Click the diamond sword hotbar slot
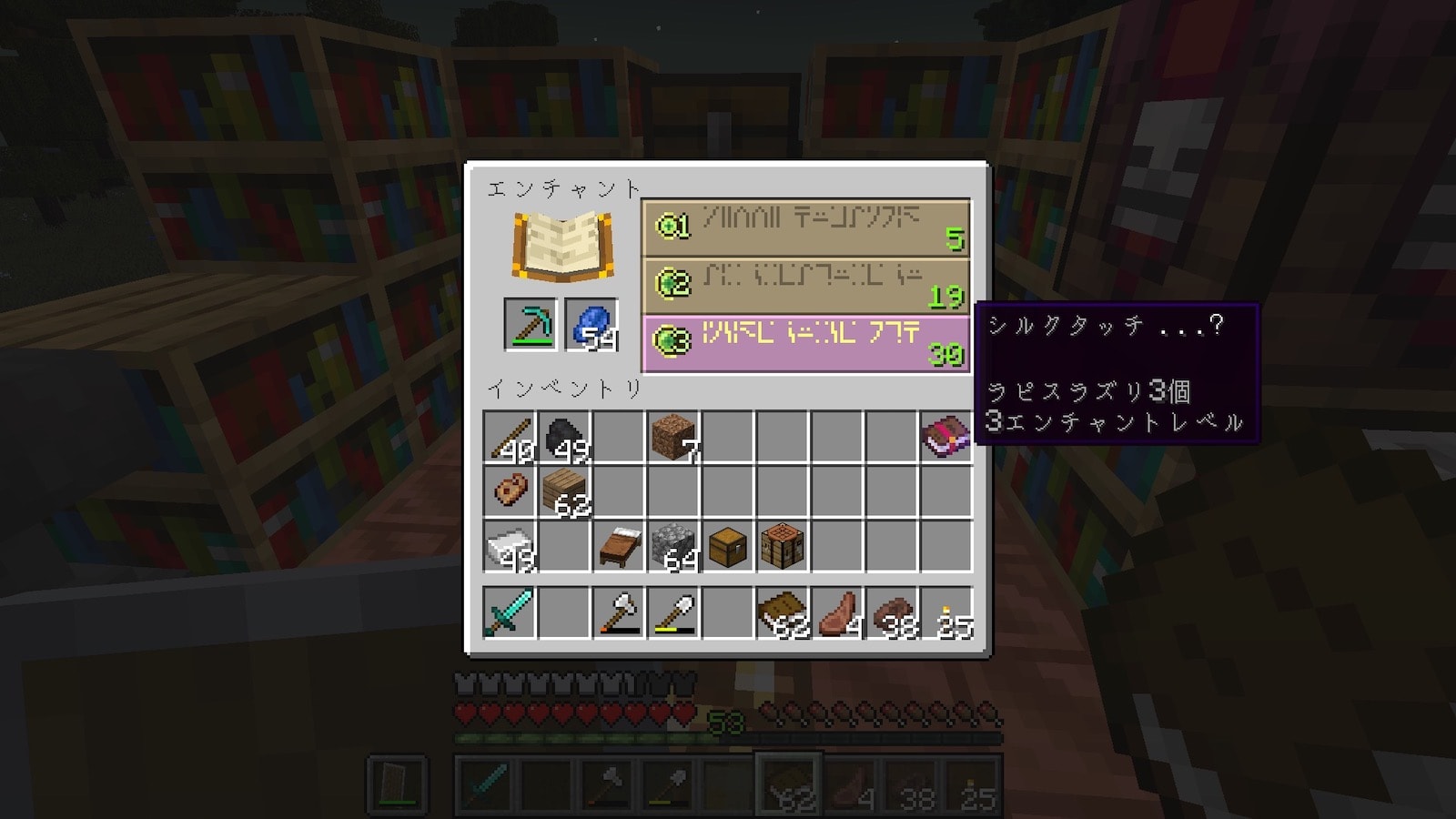Screen dimensions: 1456x819 coord(510,612)
